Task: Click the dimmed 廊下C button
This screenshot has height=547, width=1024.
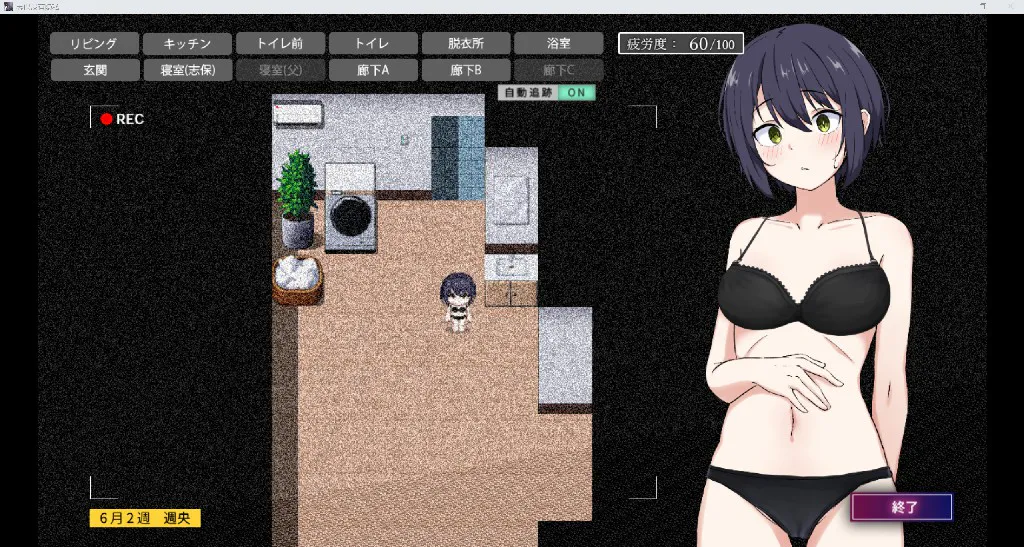Action: (x=559, y=70)
